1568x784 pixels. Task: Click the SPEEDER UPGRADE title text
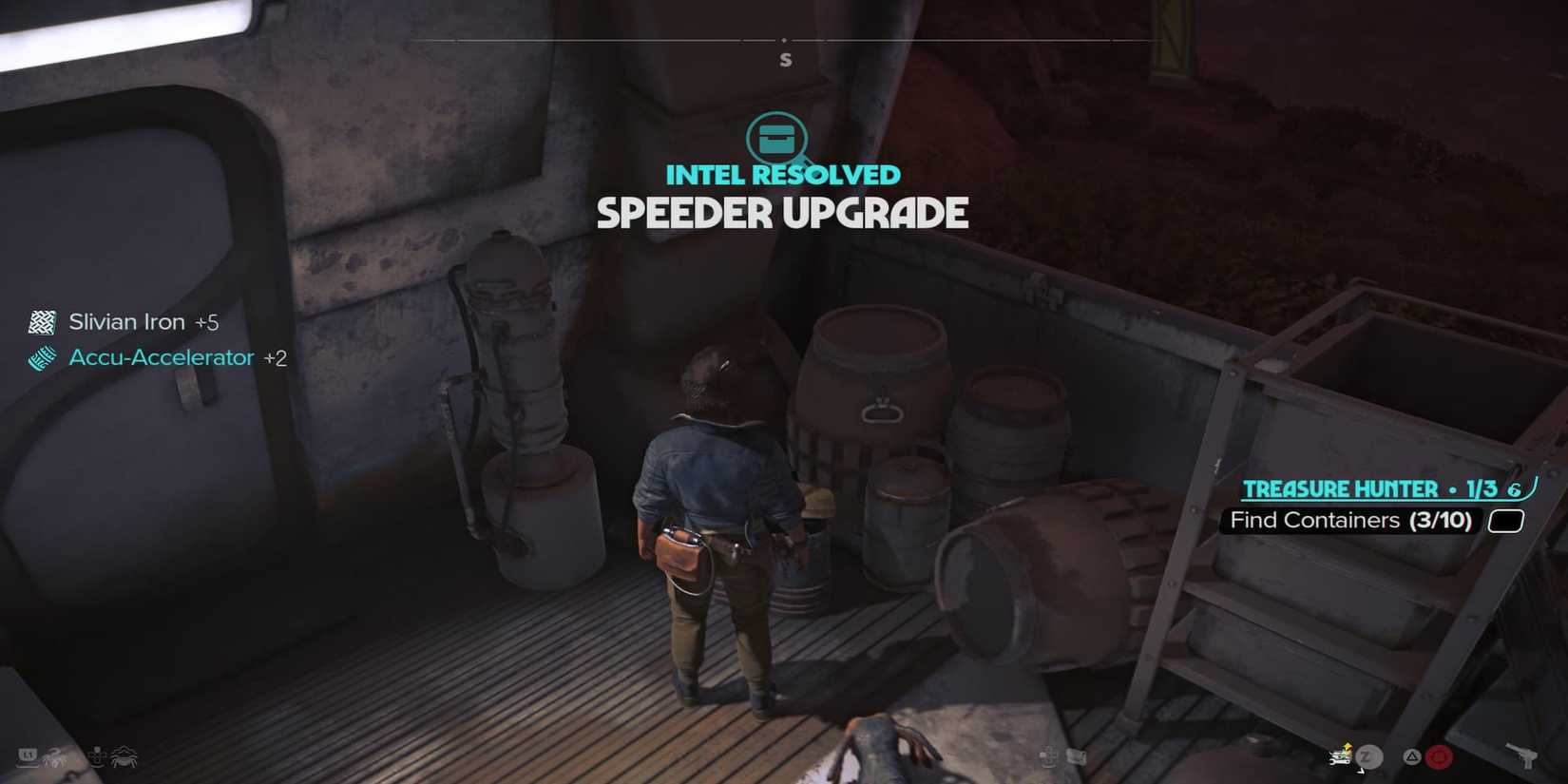(x=783, y=213)
